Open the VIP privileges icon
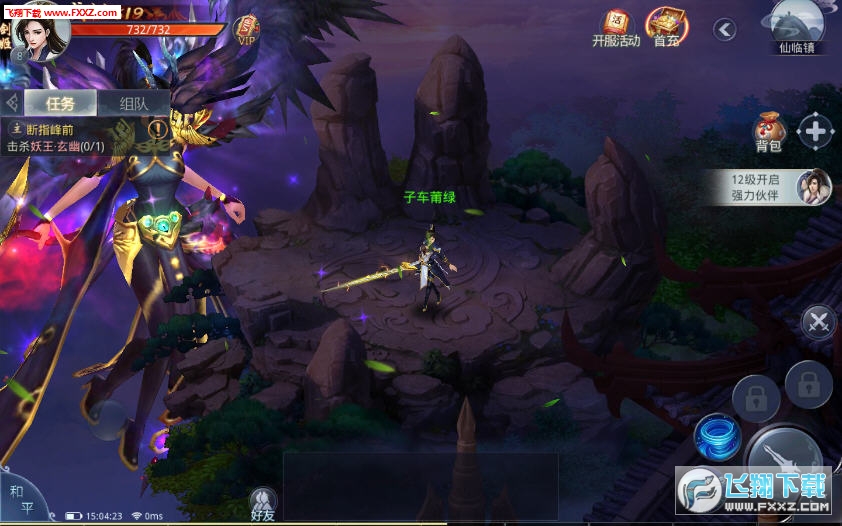The height and width of the screenshot is (526, 842). (x=246, y=31)
